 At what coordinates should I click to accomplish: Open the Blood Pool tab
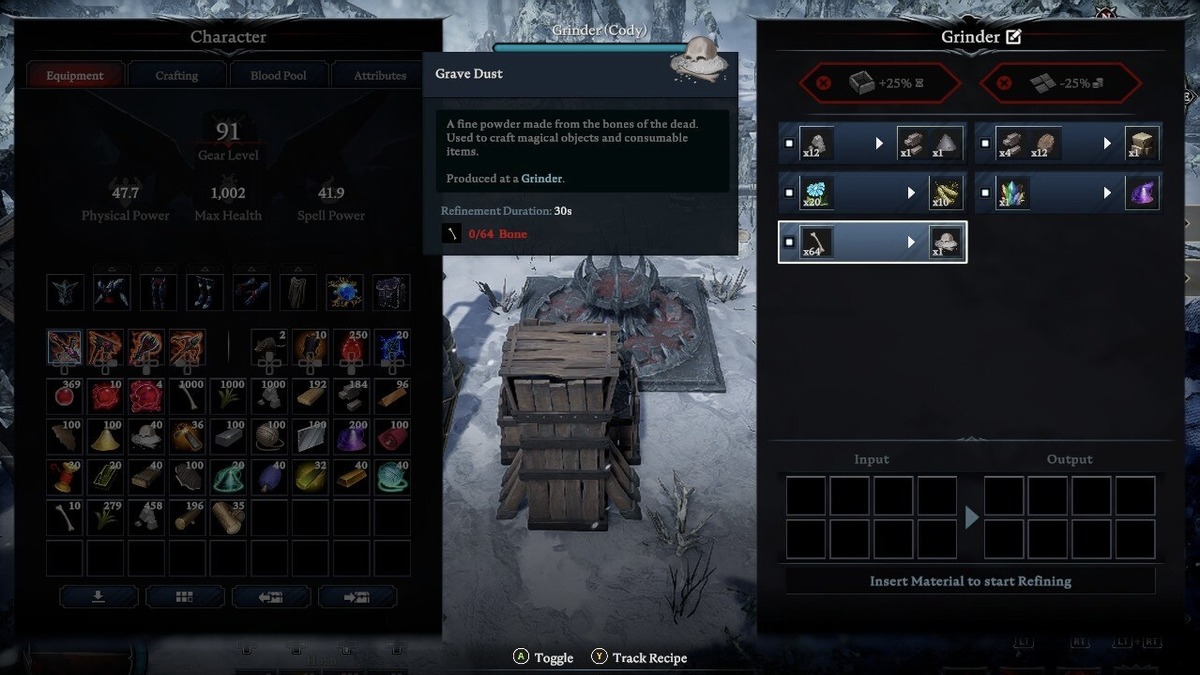pyautogui.click(x=279, y=75)
